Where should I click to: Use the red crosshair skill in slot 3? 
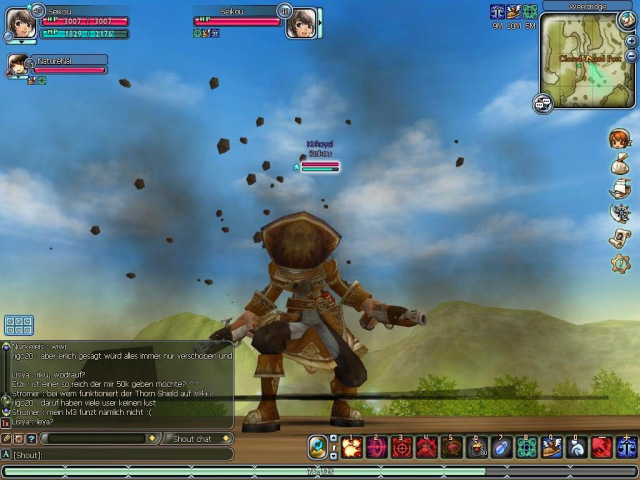[x=402, y=447]
